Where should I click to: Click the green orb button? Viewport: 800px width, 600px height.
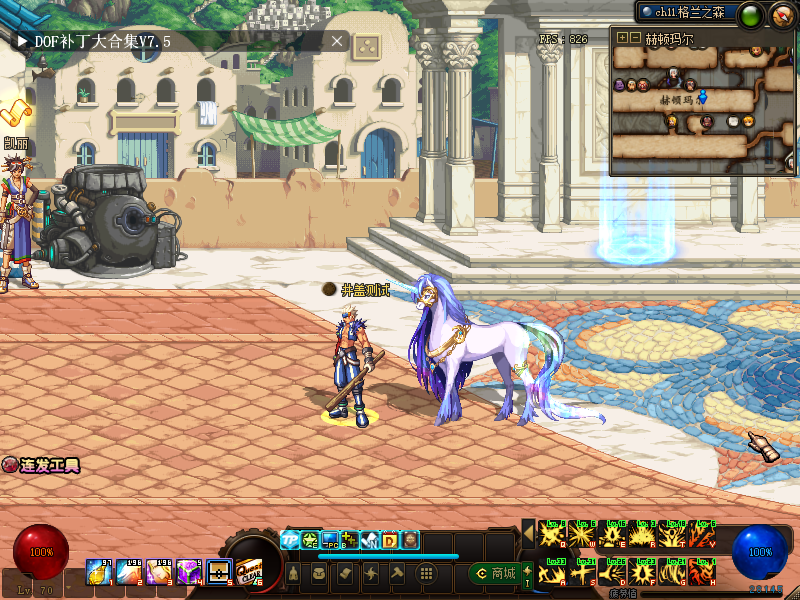point(752,14)
